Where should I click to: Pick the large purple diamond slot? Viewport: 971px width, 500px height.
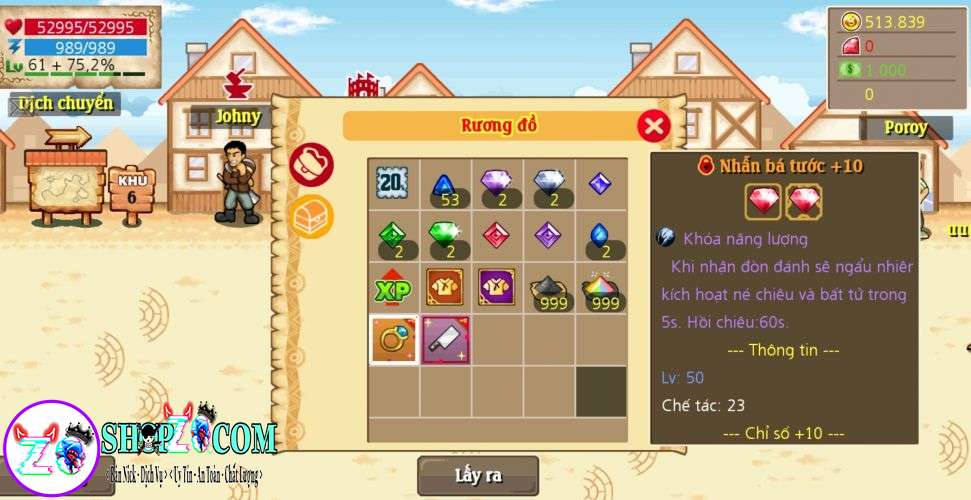pos(497,184)
